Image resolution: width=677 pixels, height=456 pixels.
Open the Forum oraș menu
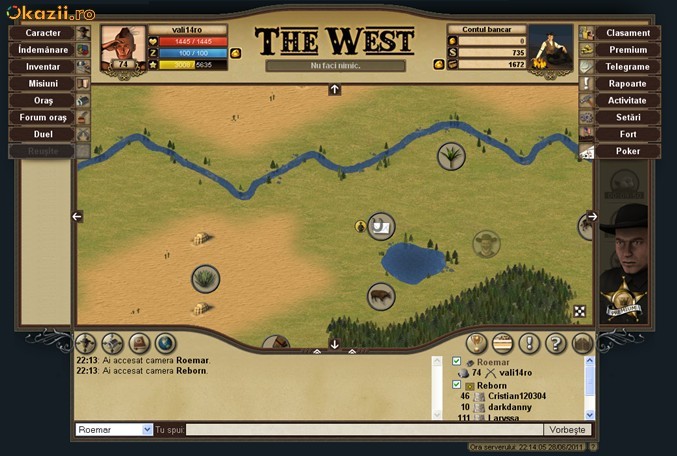[43, 117]
